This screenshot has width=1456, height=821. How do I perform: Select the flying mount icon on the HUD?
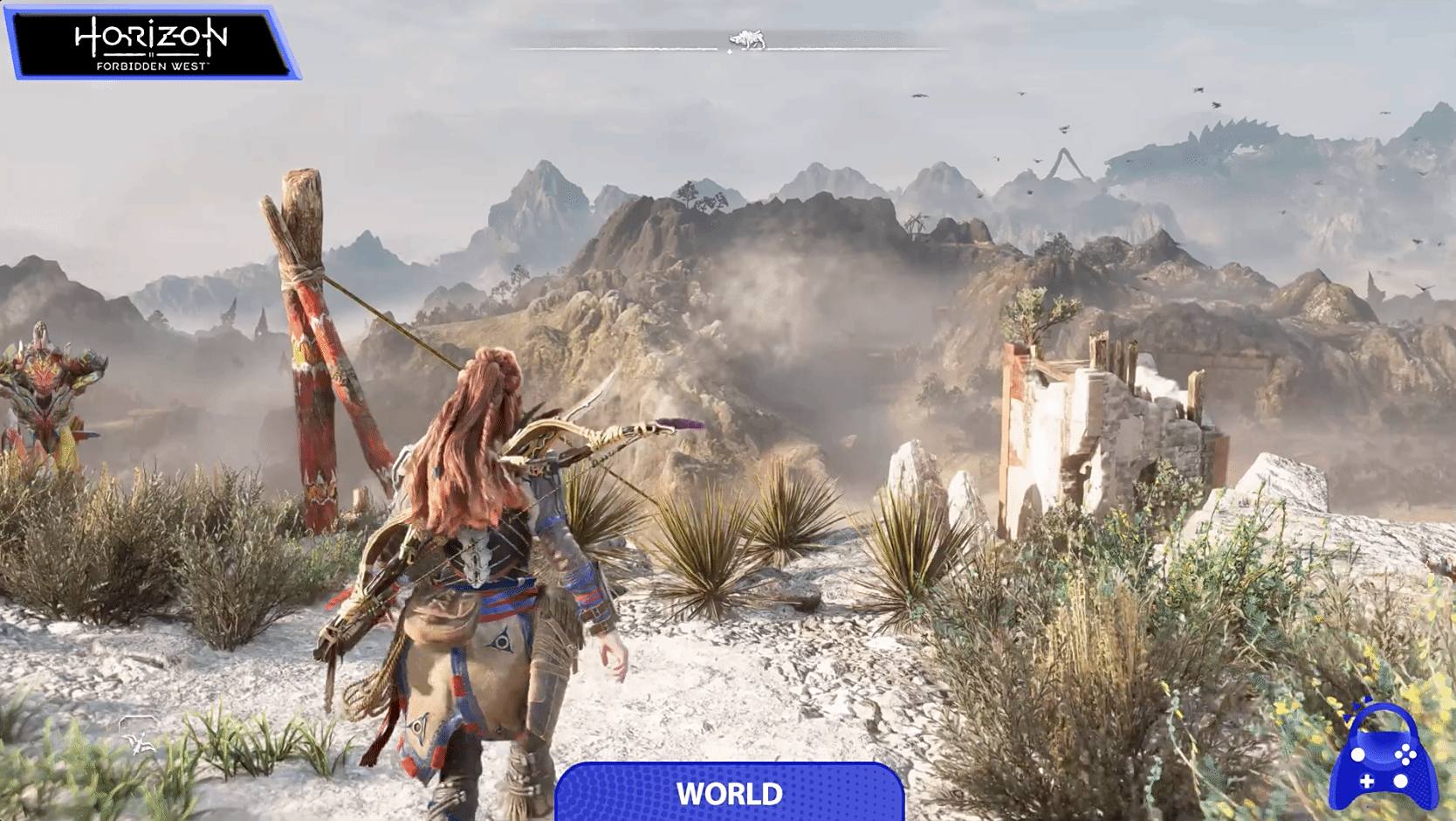(x=137, y=734)
